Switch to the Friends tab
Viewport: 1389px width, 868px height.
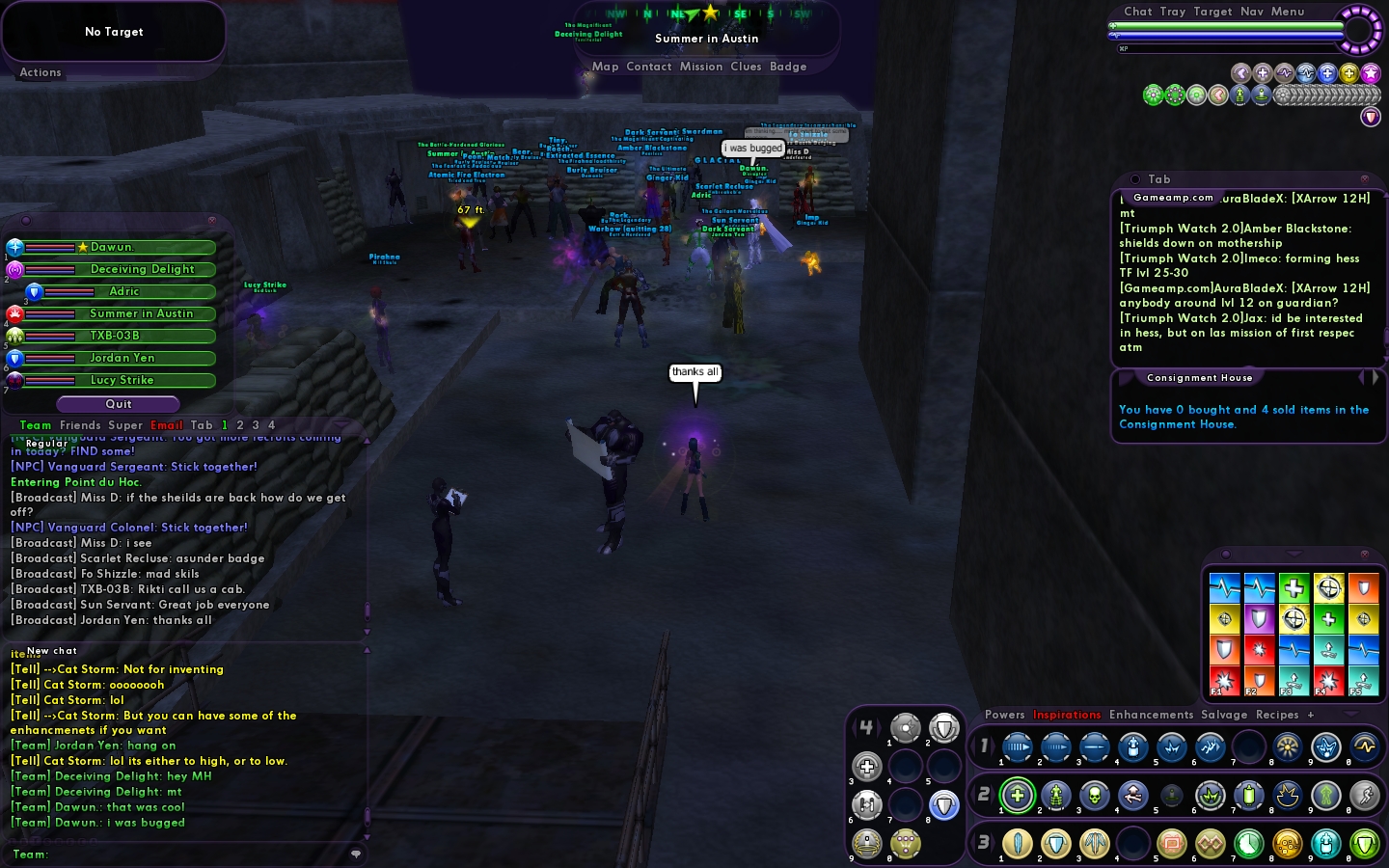[80, 425]
